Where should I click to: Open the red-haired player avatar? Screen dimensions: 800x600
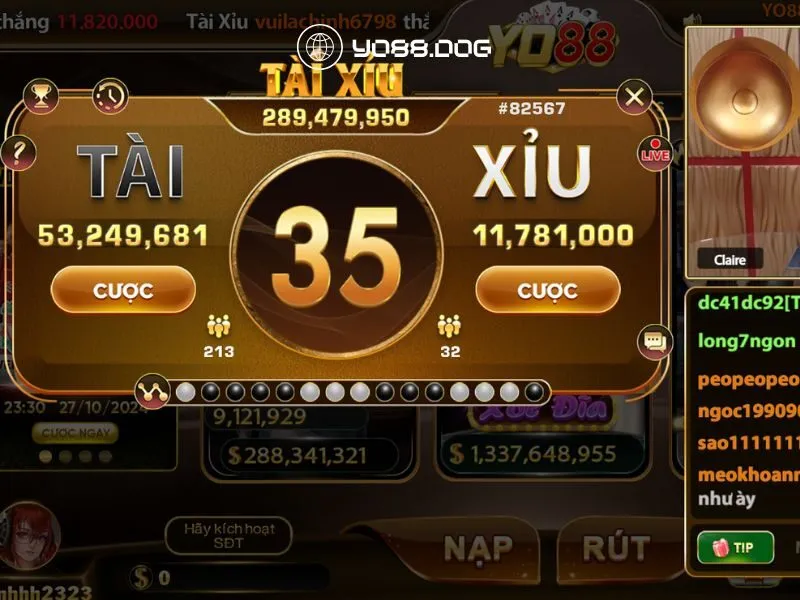(29, 537)
